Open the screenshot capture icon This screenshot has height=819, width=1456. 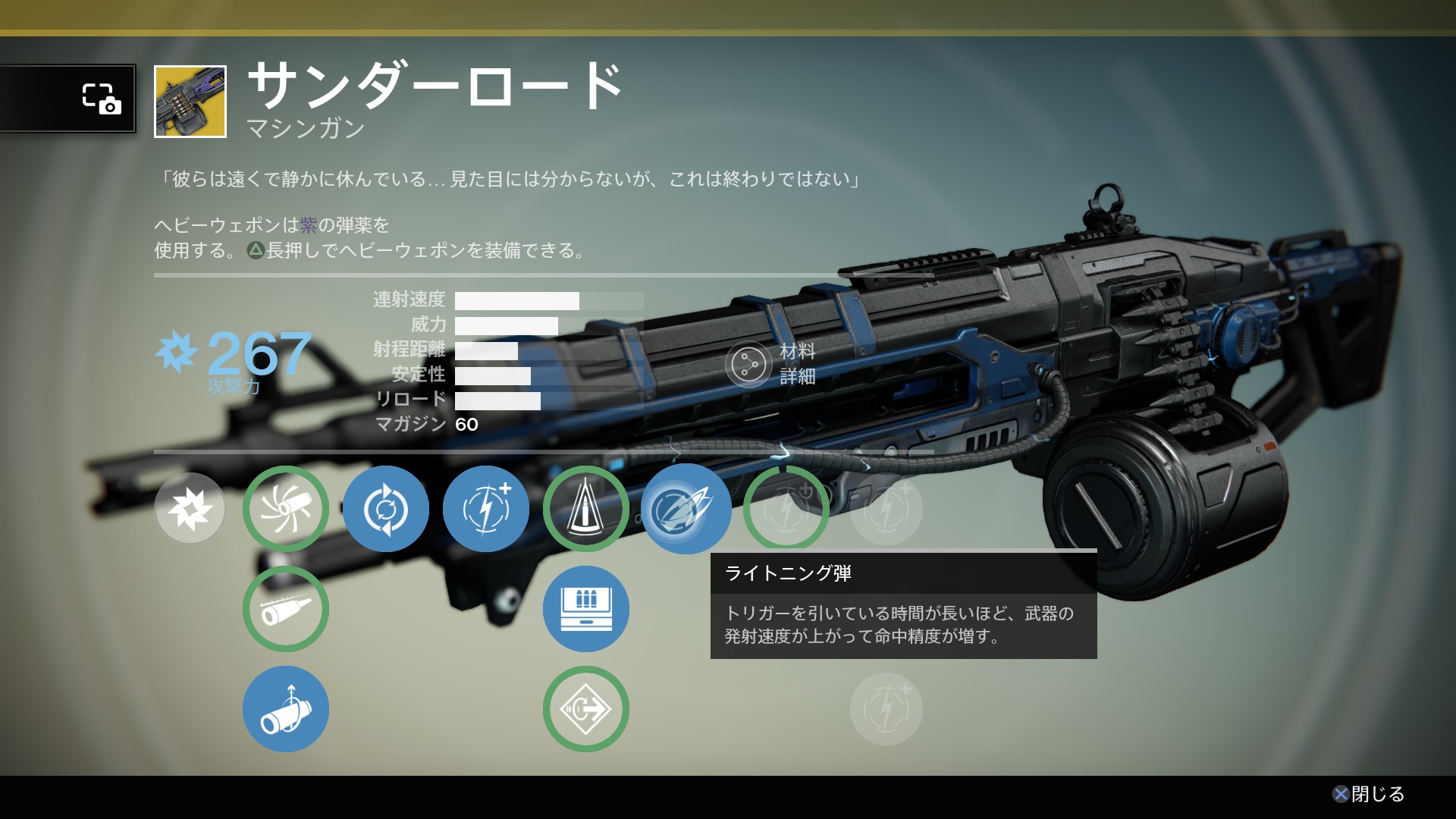coord(101,99)
